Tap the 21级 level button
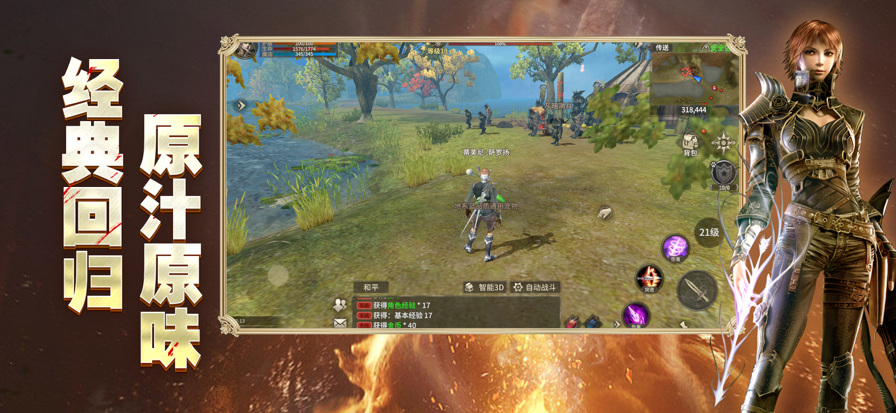Image resolution: width=896 pixels, height=413 pixels. [708, 232]
